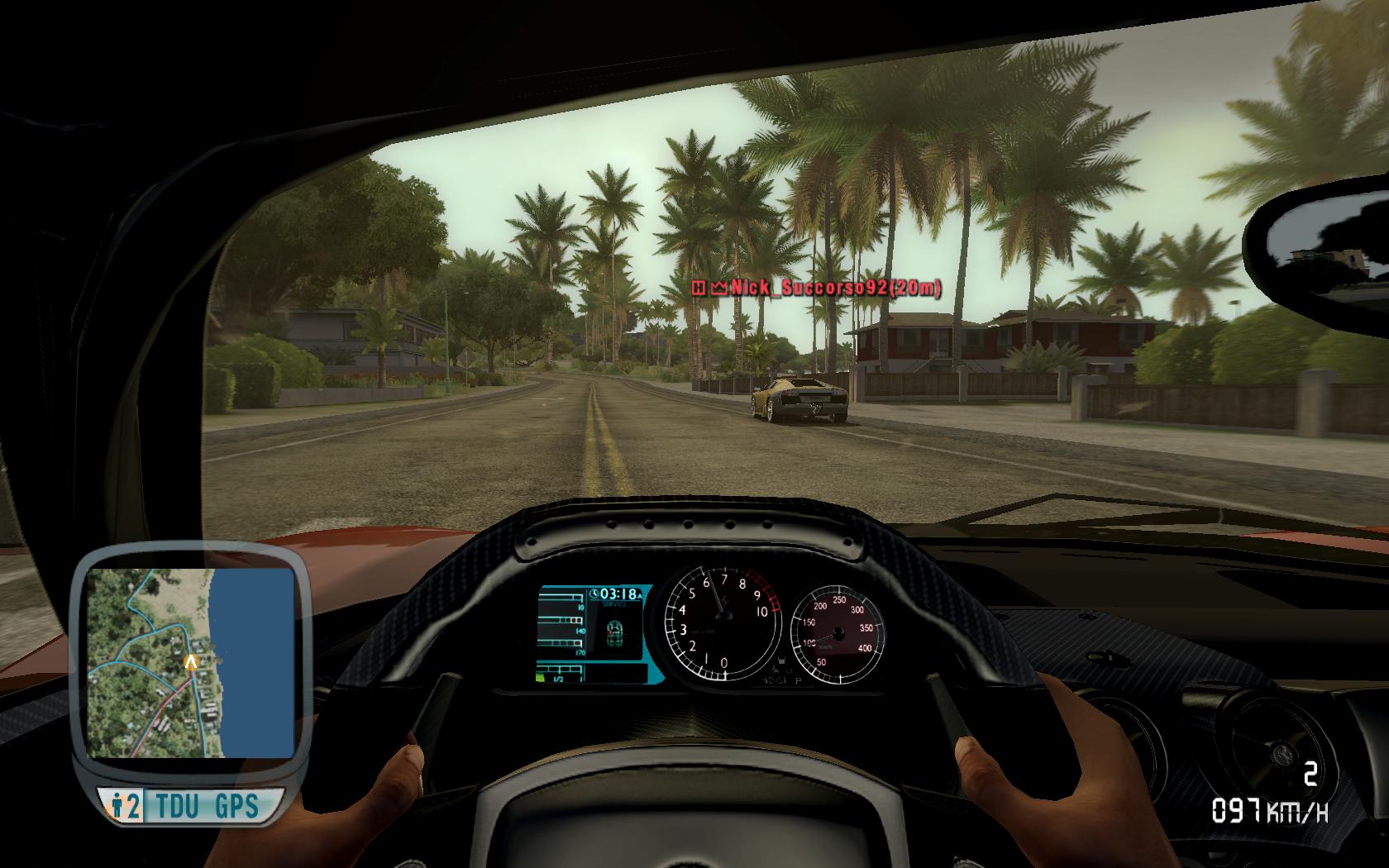The width and height of the screenshot is (1389, 868).
Task: Click the clock icon beside 03:18
Action: click(594, 593)
